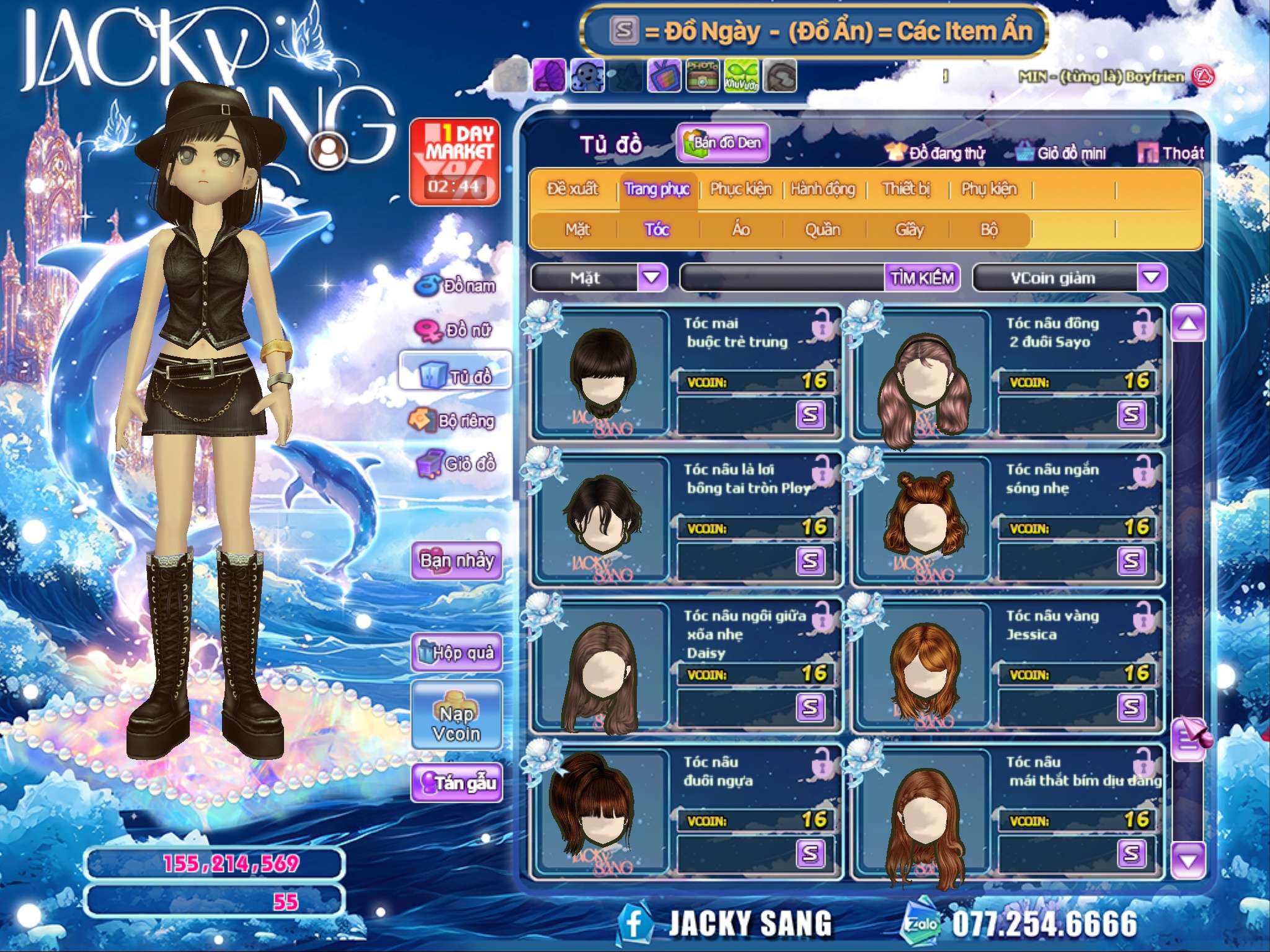Open the Giỏ đồ cart menu
Image resolution: width=1270 pixels, height=952 pixels.
click(457, 464)
